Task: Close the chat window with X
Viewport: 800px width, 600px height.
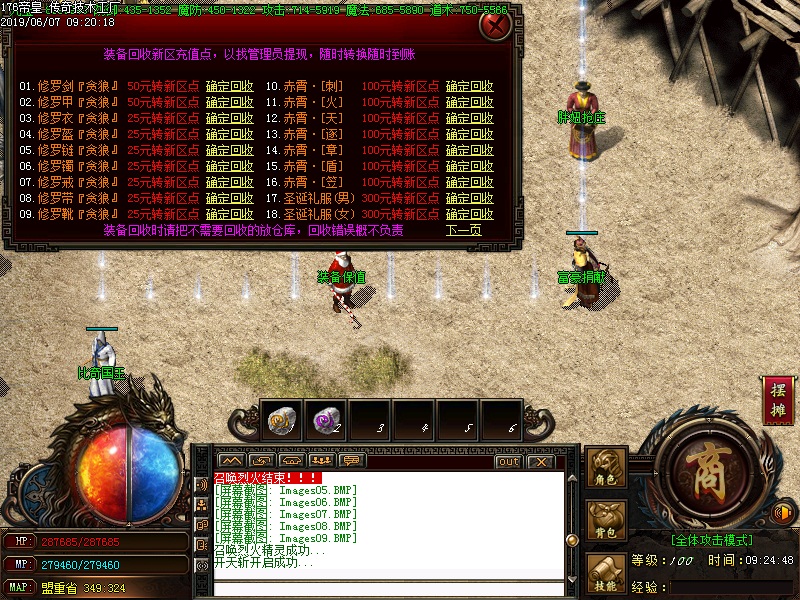Action: 541,461
